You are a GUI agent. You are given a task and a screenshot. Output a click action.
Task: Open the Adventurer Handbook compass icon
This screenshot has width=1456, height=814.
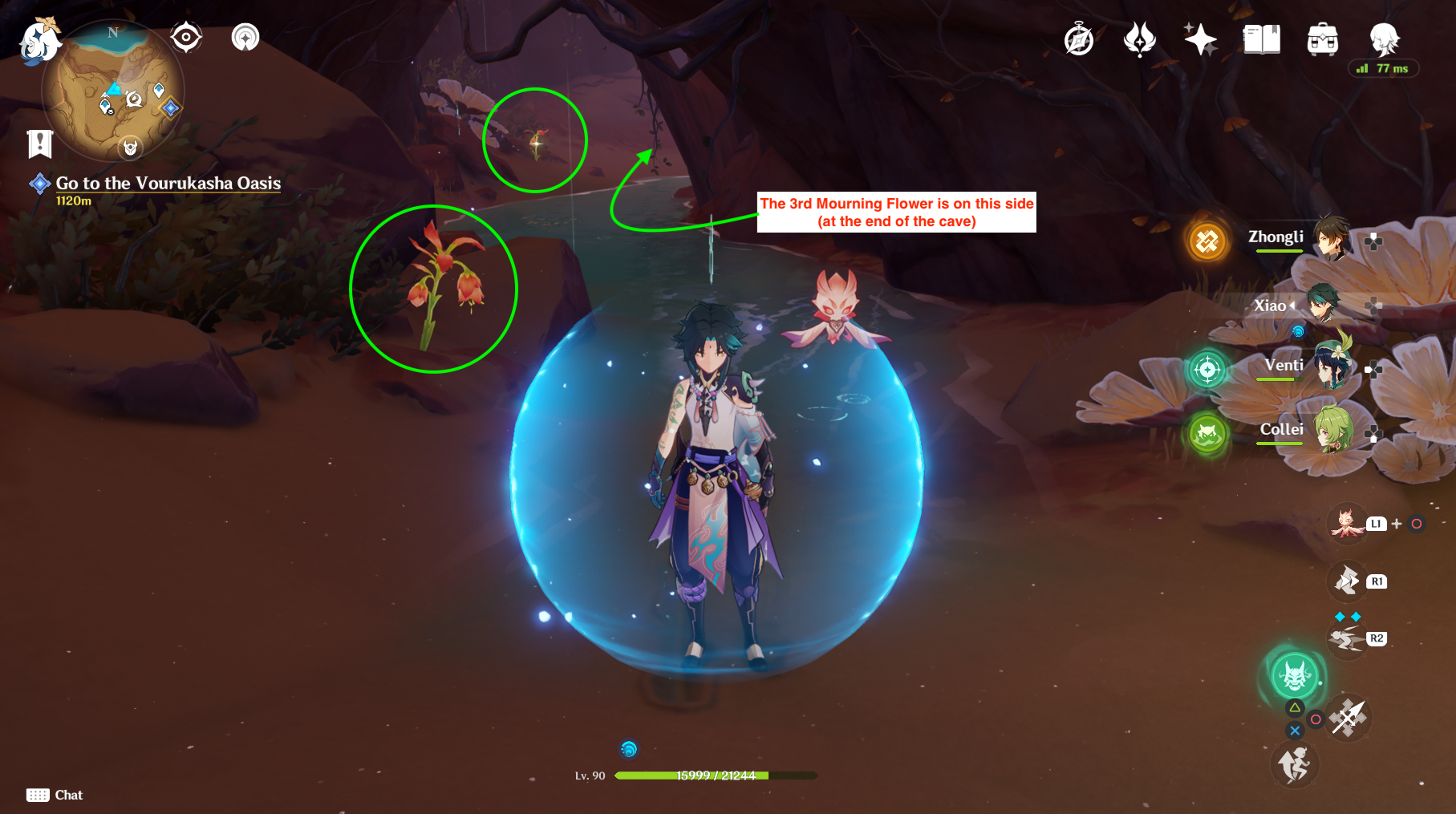point(1078,37)
